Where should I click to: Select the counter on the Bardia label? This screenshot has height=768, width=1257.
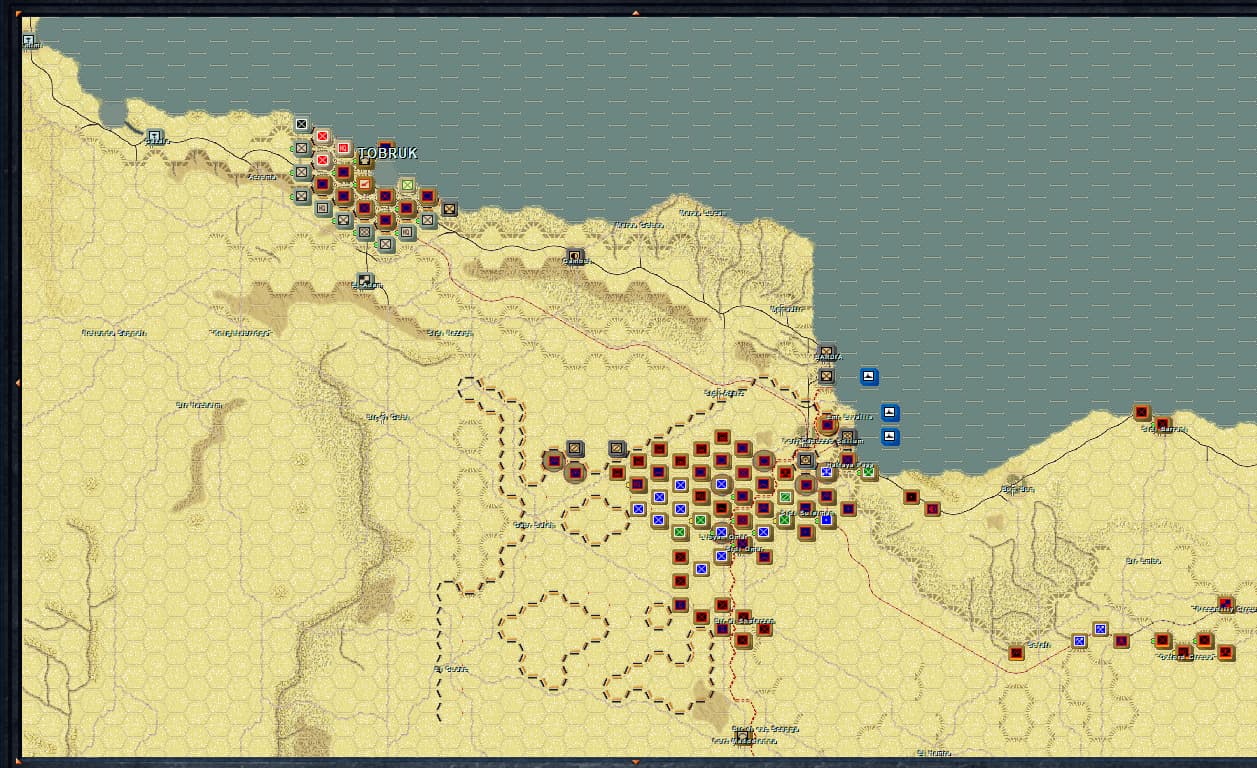(826, 354)
